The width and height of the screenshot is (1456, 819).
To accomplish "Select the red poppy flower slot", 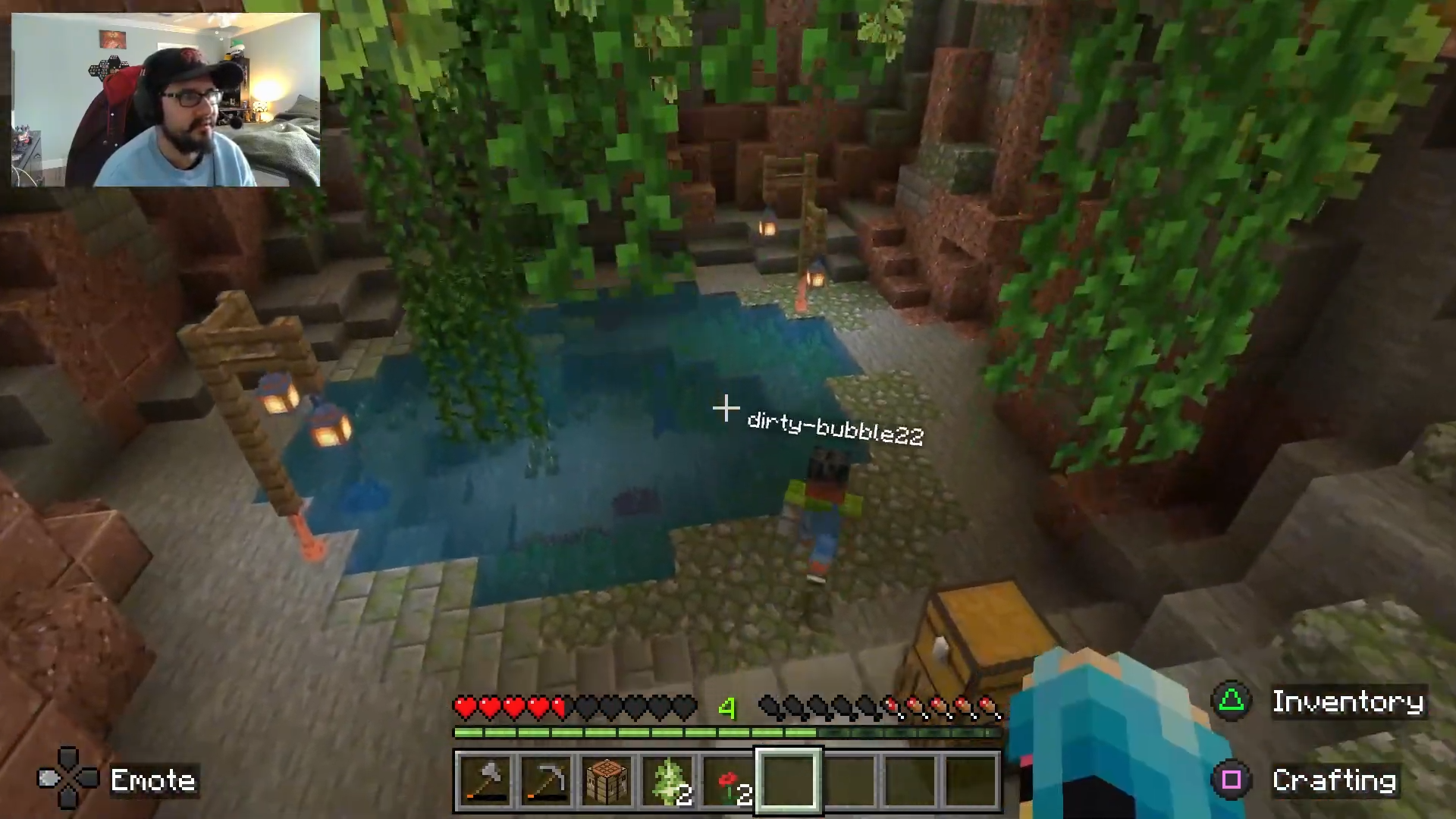I will coord(728,781).
